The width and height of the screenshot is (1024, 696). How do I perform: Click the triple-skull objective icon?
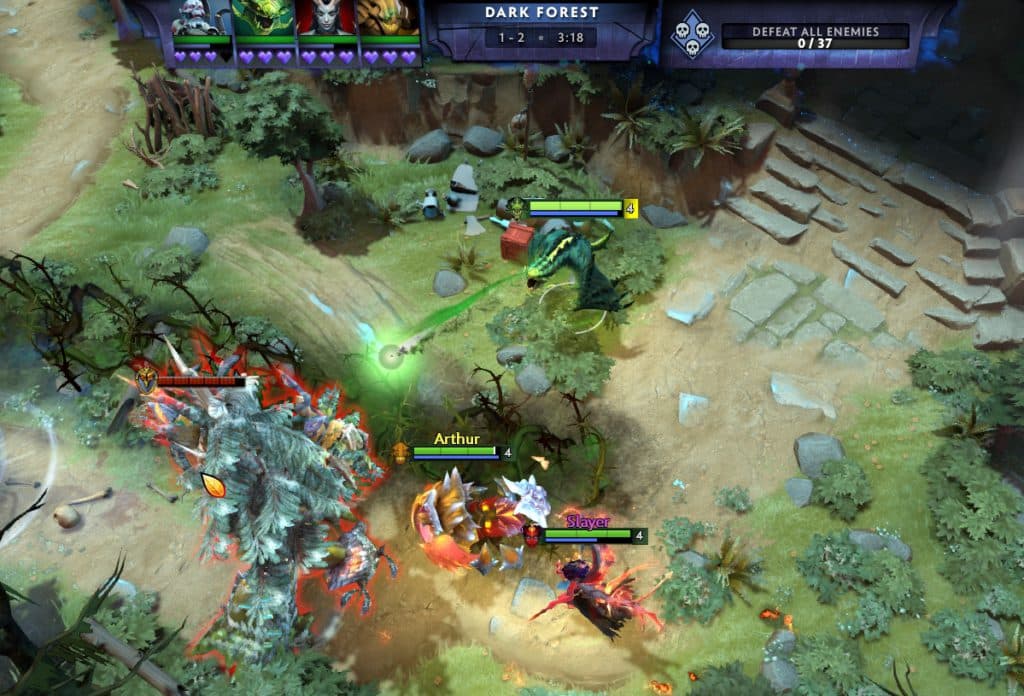pyautogui.click(x=691, y=34)
